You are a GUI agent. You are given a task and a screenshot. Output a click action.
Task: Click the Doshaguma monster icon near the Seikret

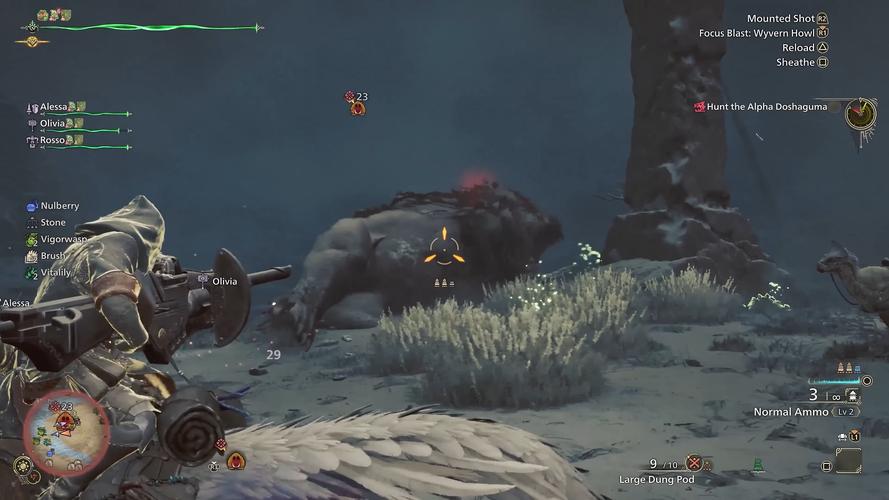[x=236, y=460]
